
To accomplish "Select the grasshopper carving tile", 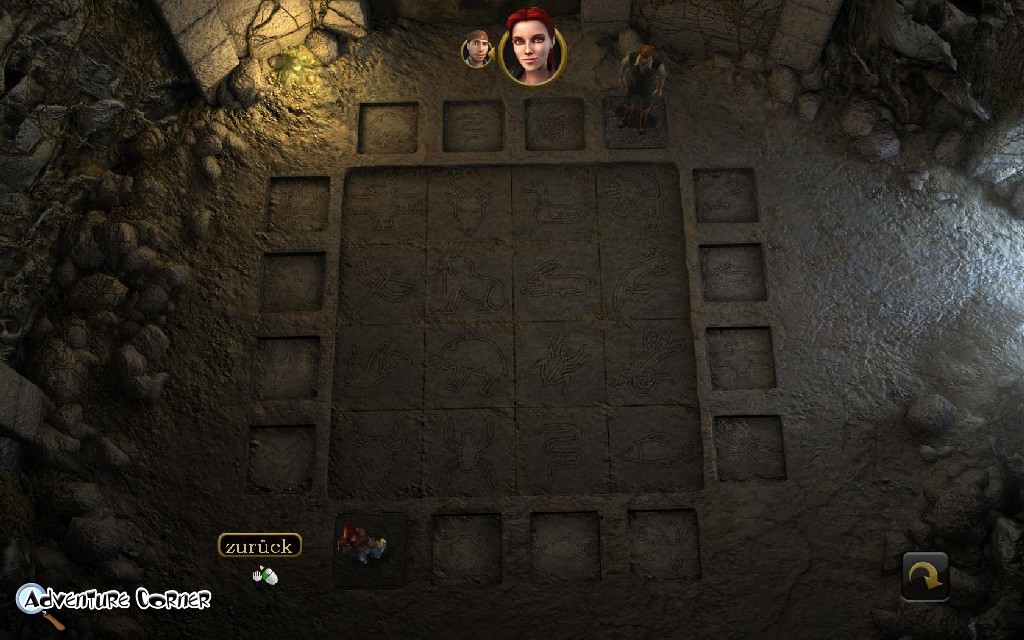I will 557,365.
